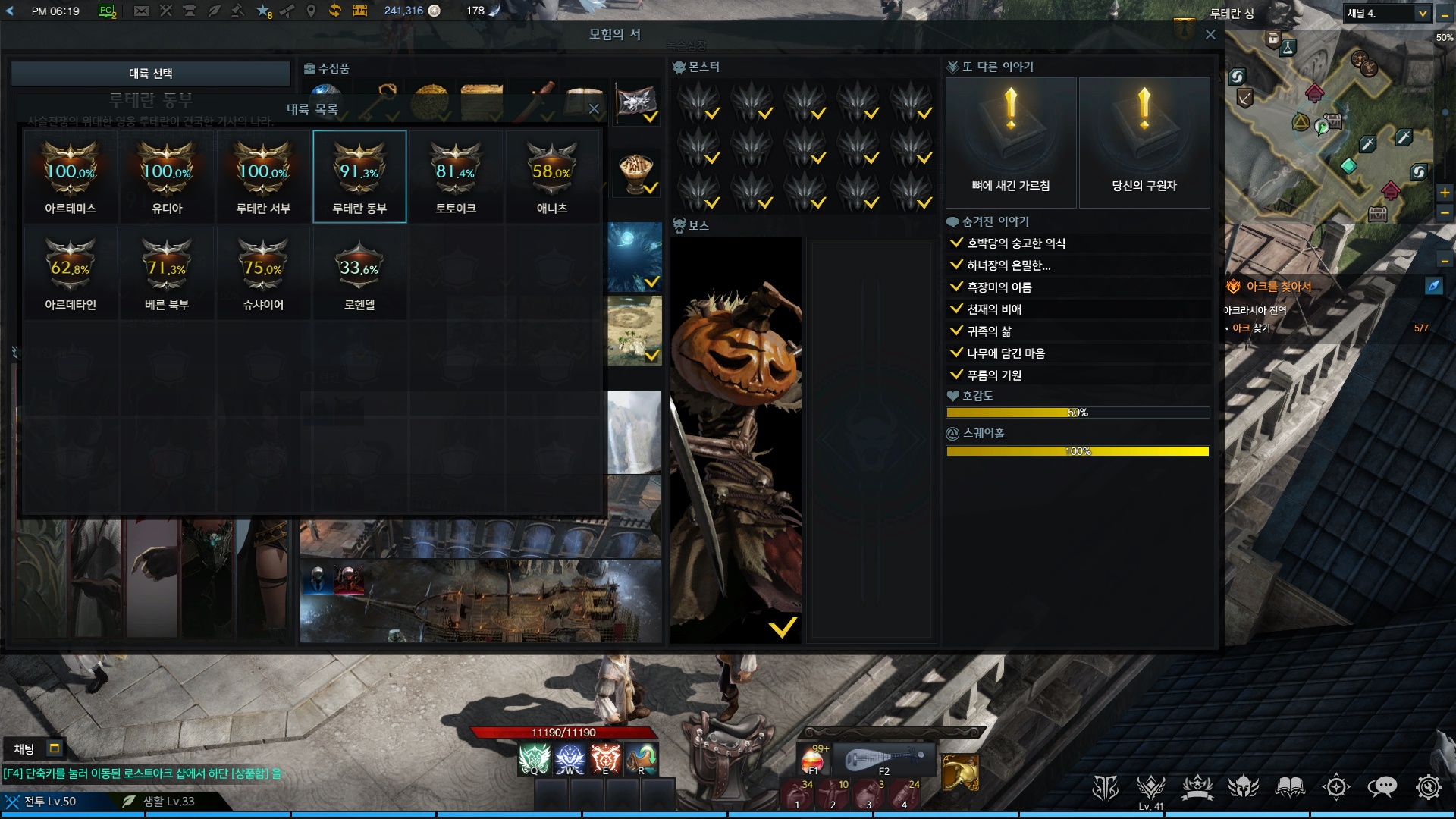Select the 로헨델 continent tile

(x=359, y=273)
